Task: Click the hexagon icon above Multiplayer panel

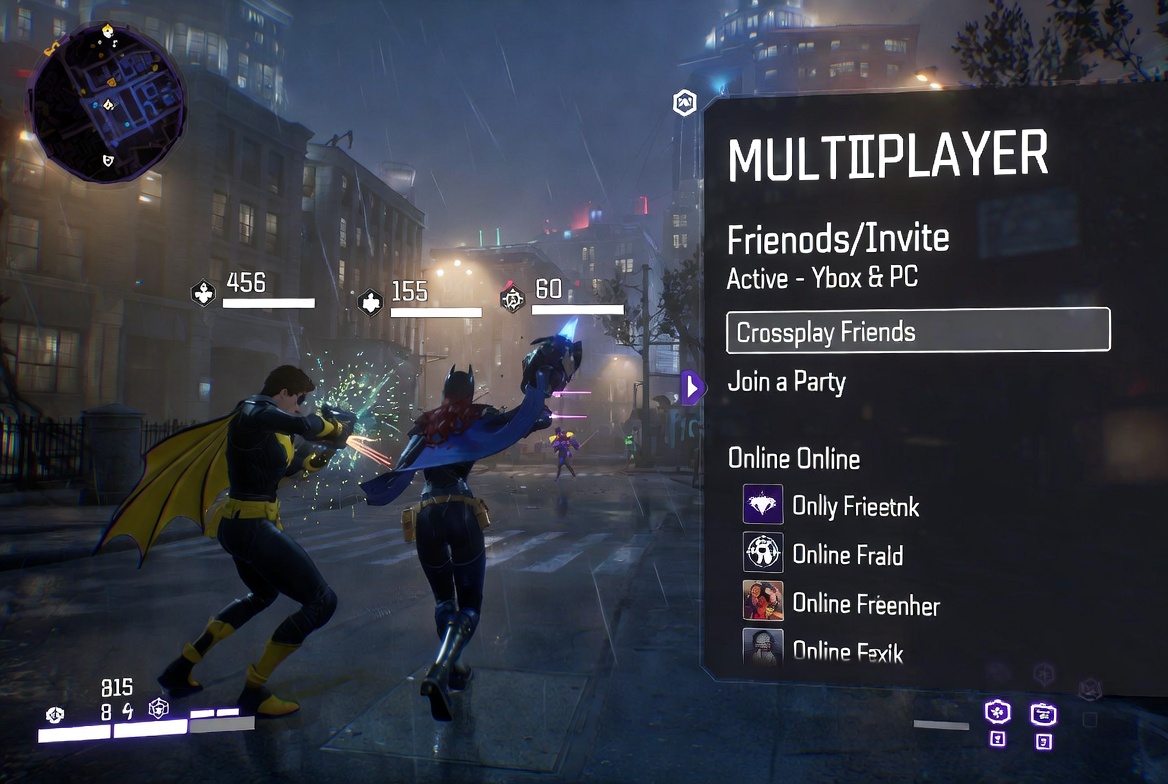Action: point(685,102)
